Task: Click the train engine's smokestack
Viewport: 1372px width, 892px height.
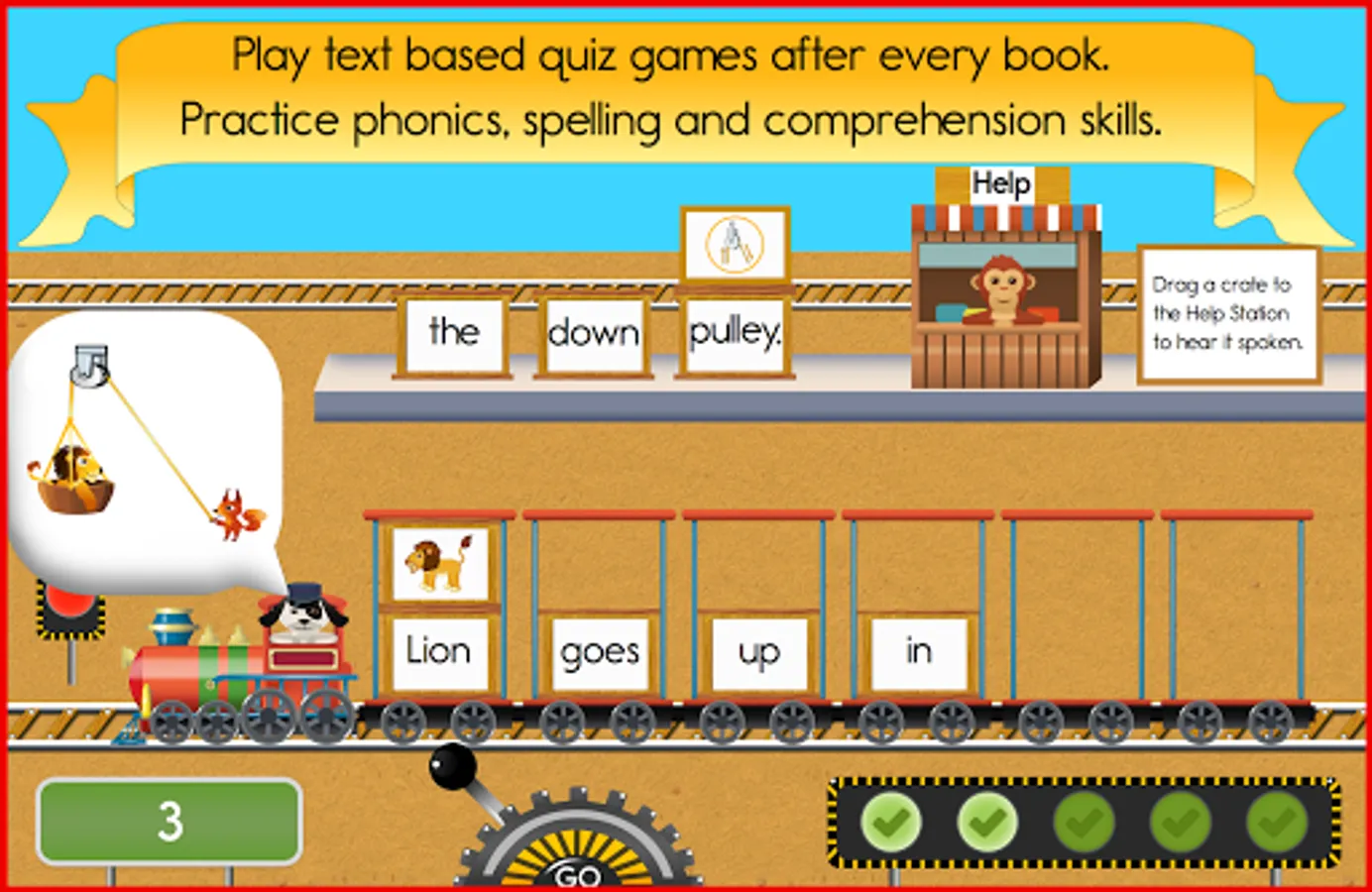Action: pyautogui.click(x=171, y=624)
